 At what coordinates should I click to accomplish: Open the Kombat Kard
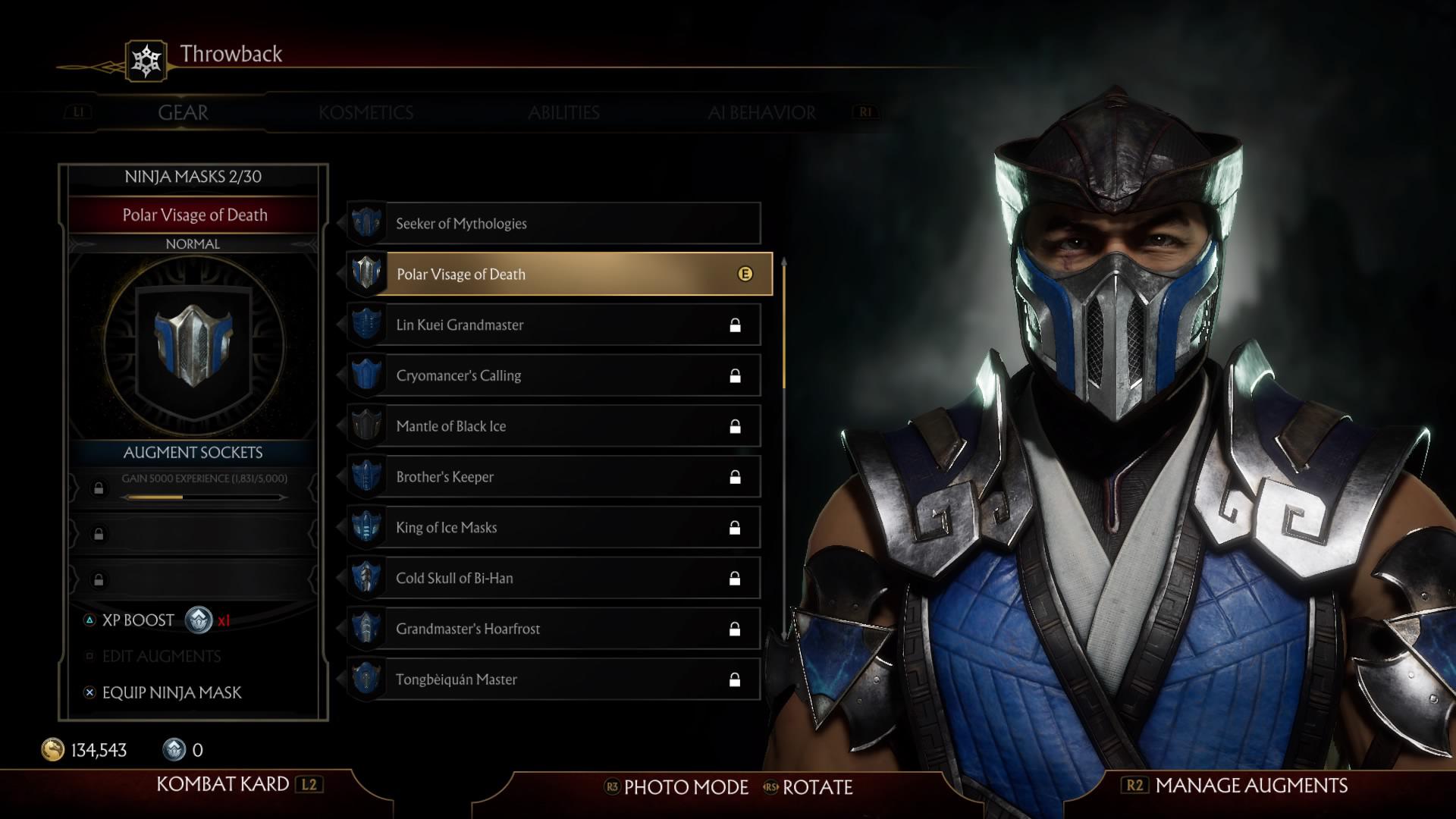(223, 784)
